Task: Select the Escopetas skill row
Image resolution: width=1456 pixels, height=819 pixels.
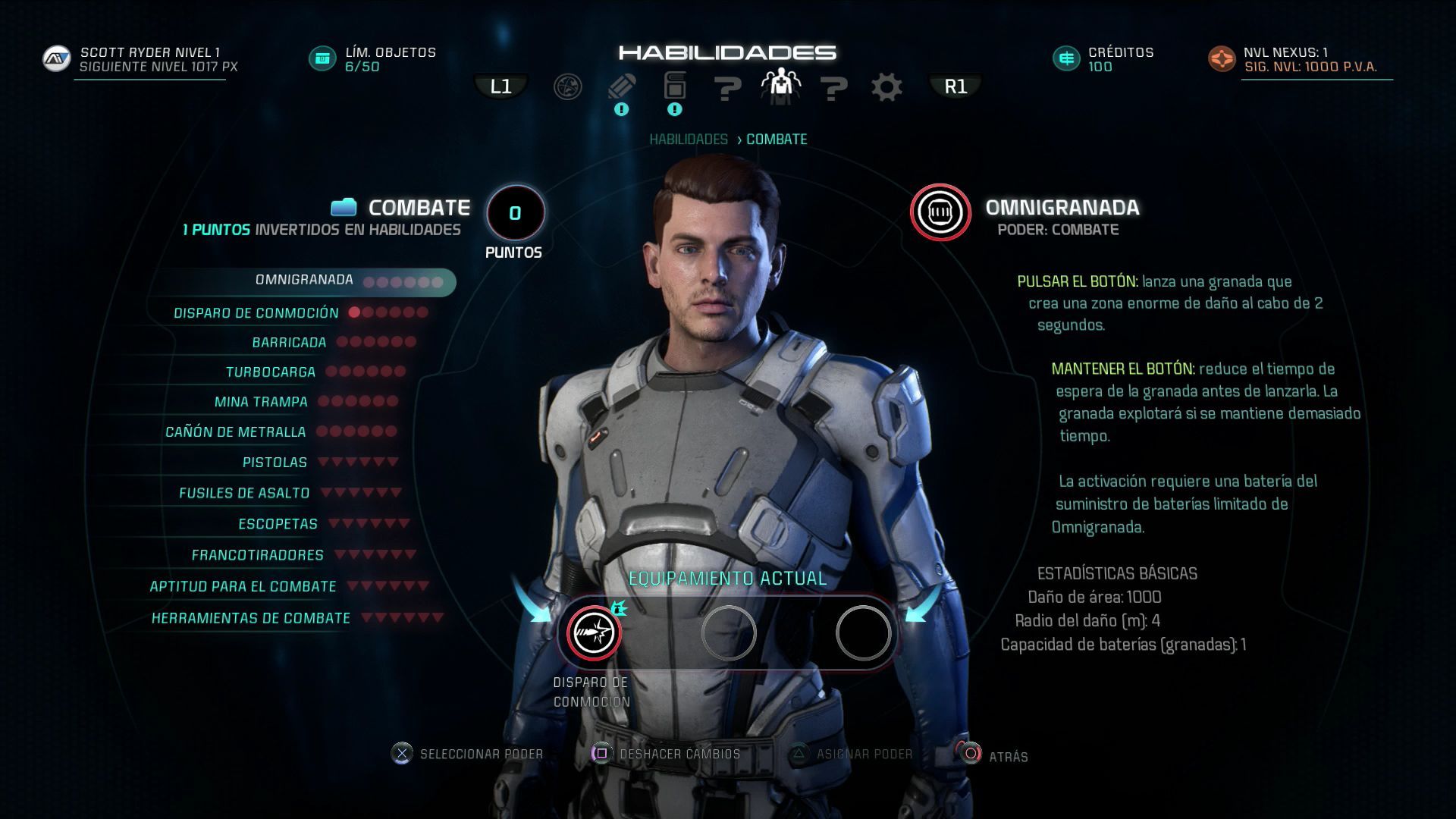Action: click(278, 524)
